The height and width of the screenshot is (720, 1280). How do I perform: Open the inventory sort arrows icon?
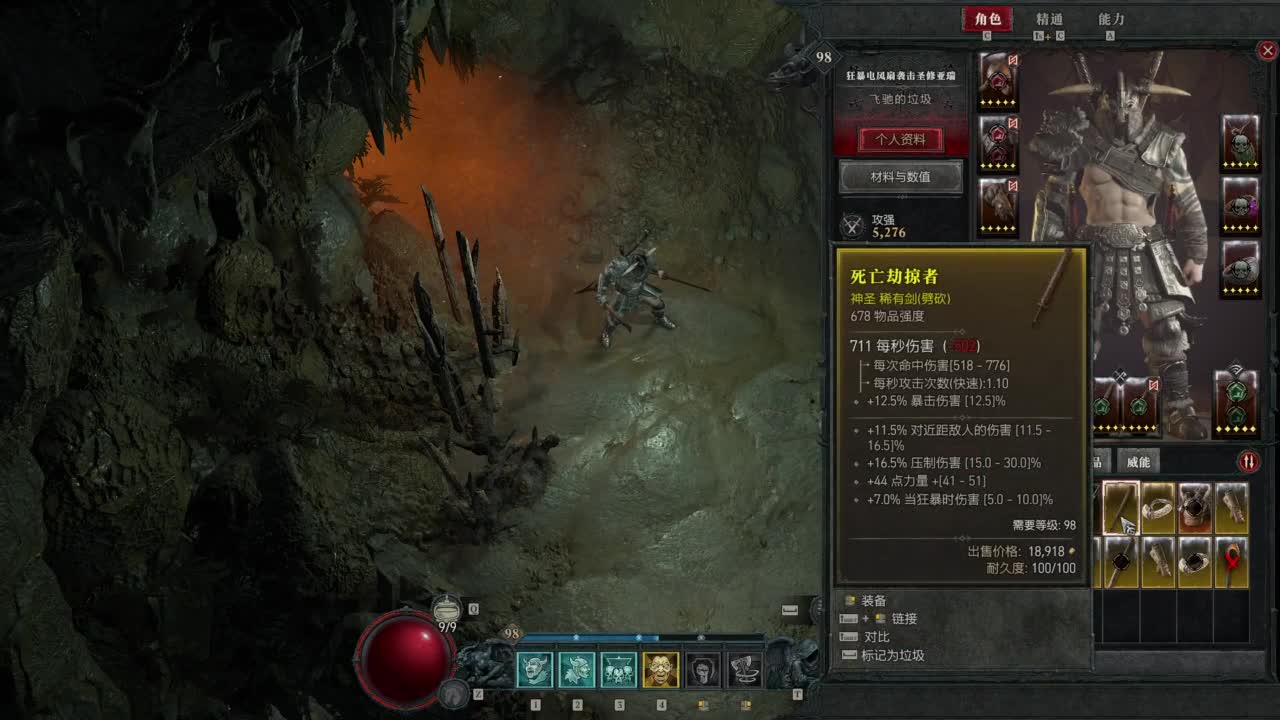point(1248,462)
